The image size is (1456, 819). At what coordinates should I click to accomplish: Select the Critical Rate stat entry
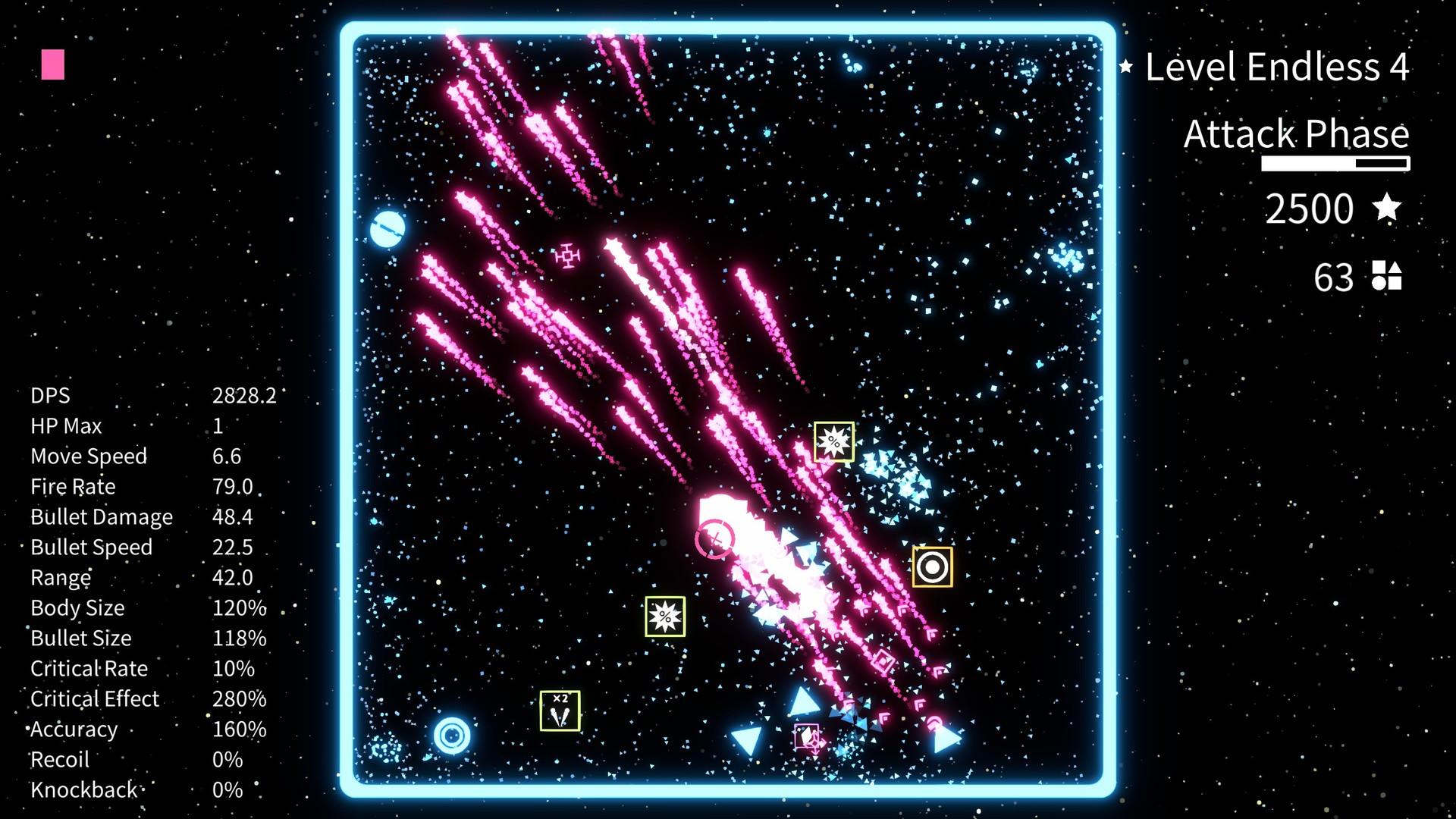coord(87,668)
